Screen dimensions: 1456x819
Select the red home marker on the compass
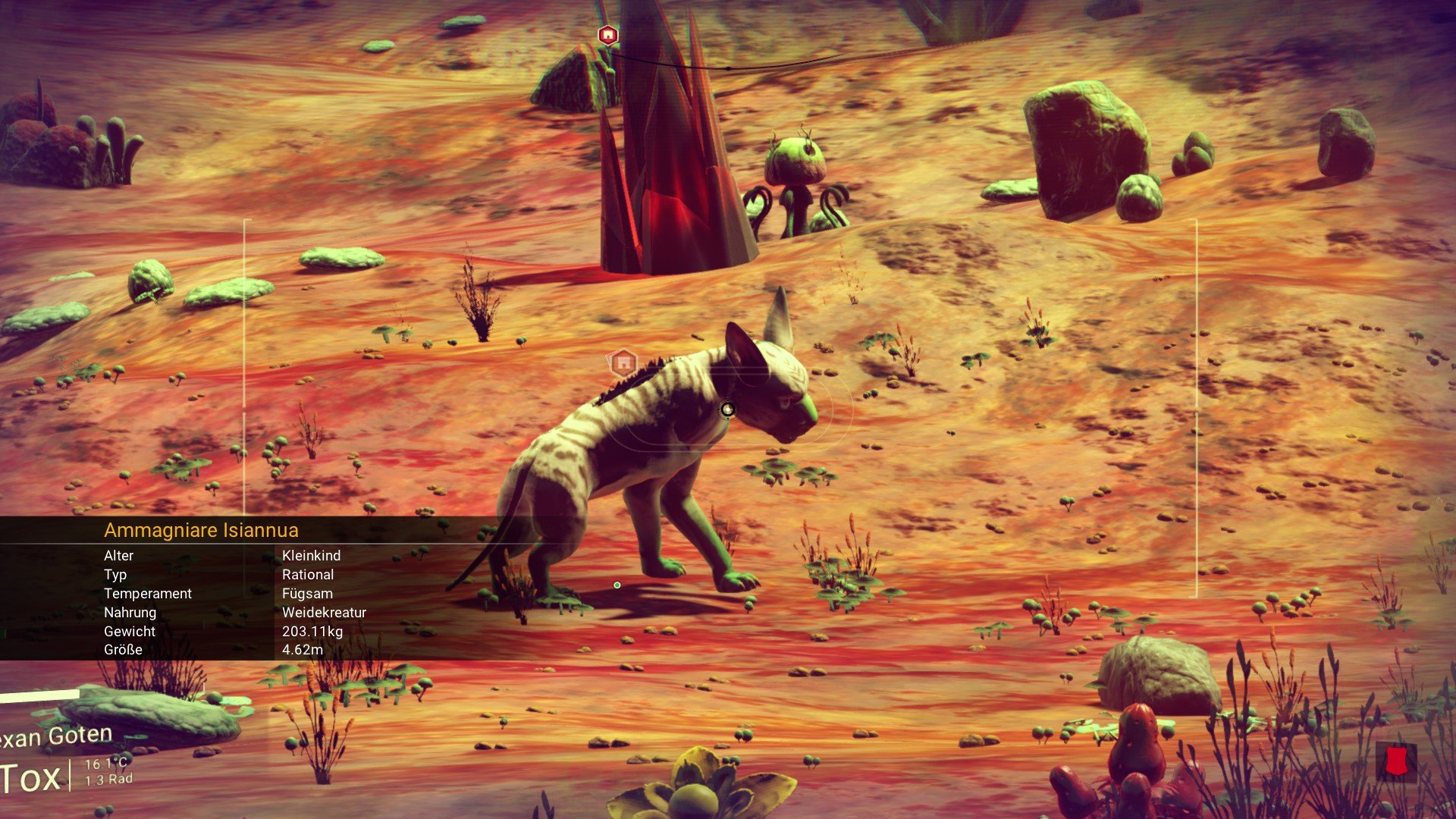(x=607, y=35)
